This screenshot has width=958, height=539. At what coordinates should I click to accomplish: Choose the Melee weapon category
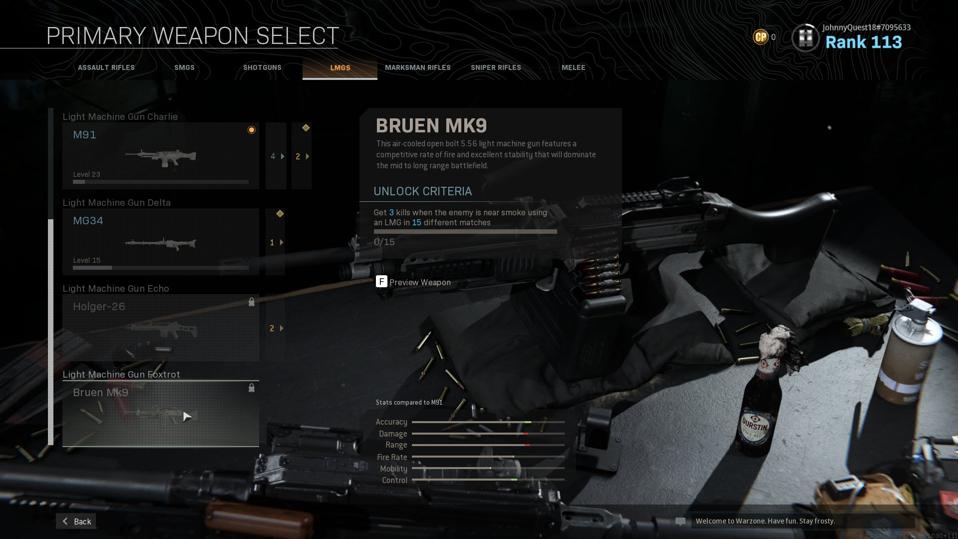pos(573,68)
